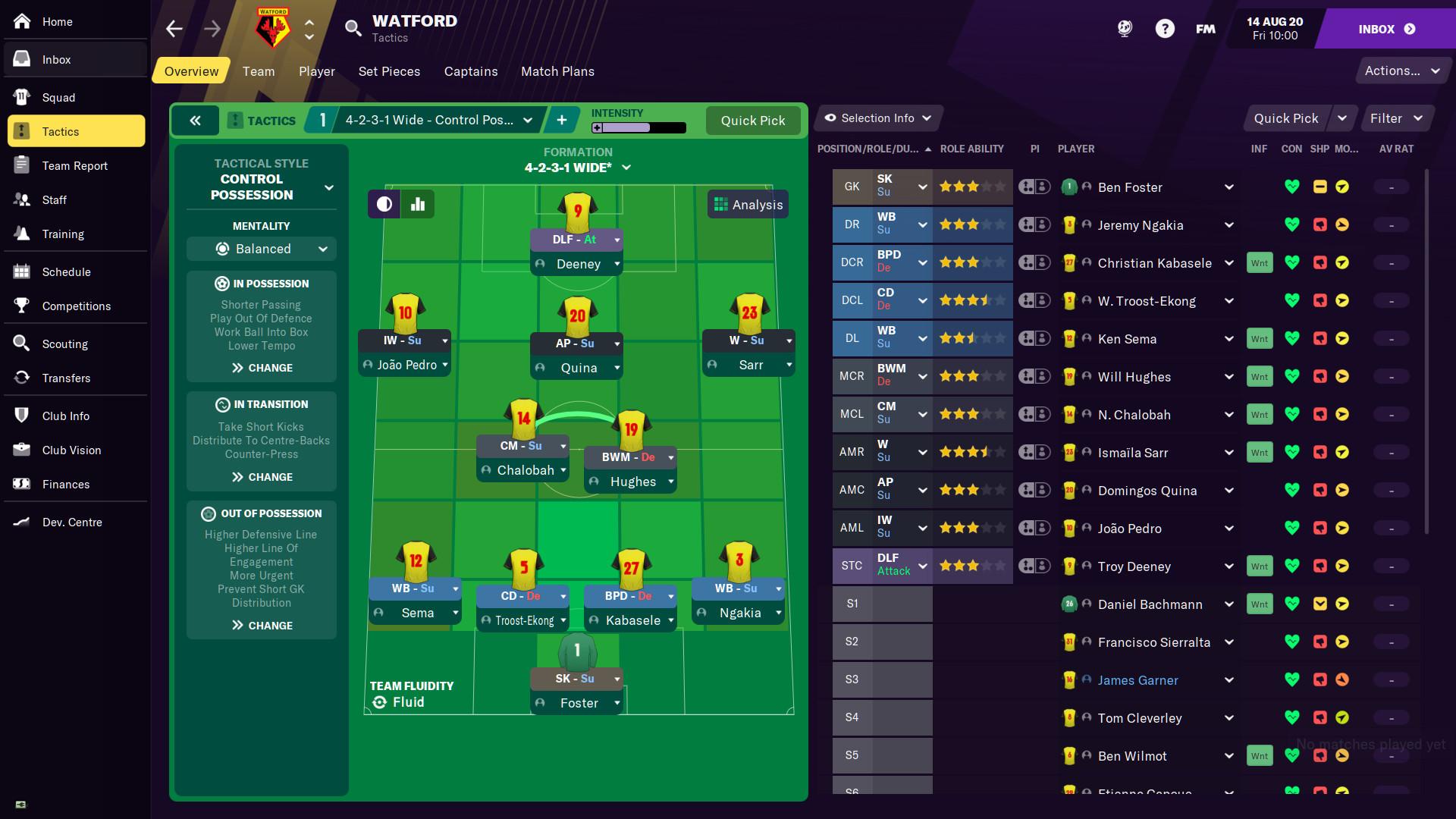
Task: Select the Scouting icon in the sidebar
Action: [20, 344]
